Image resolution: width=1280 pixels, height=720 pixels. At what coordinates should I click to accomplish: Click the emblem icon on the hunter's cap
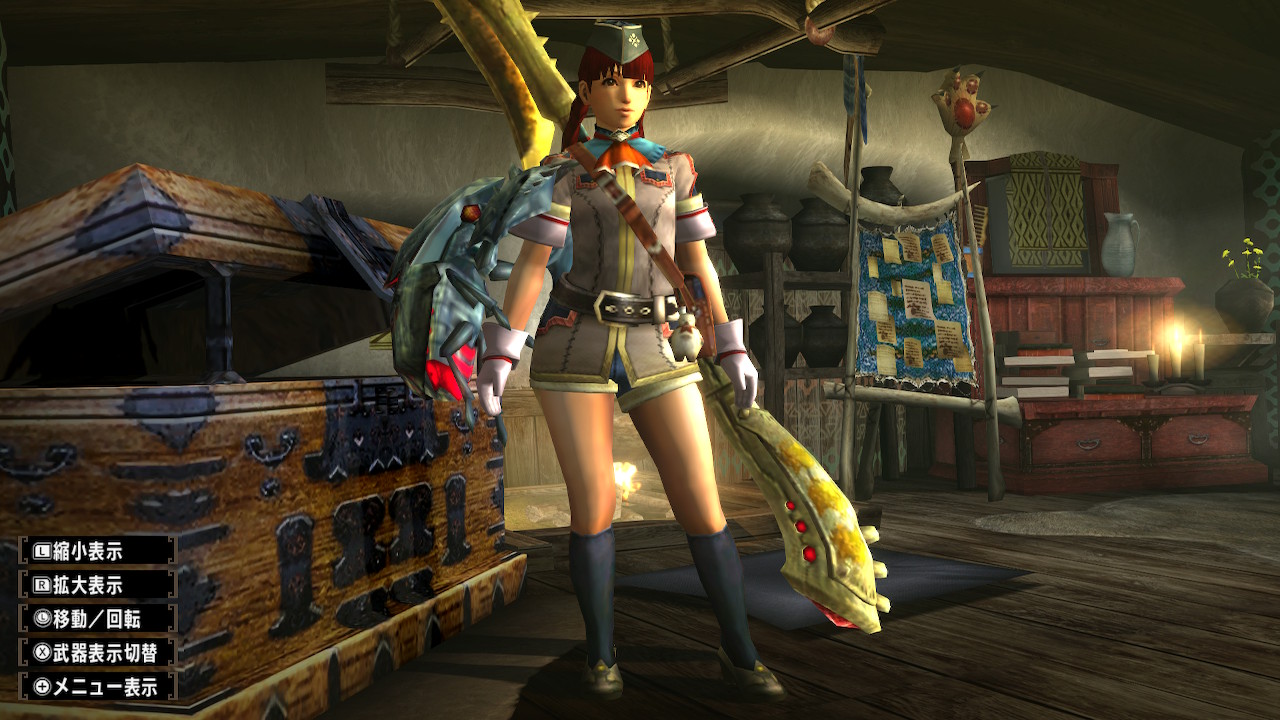[634, 39]
